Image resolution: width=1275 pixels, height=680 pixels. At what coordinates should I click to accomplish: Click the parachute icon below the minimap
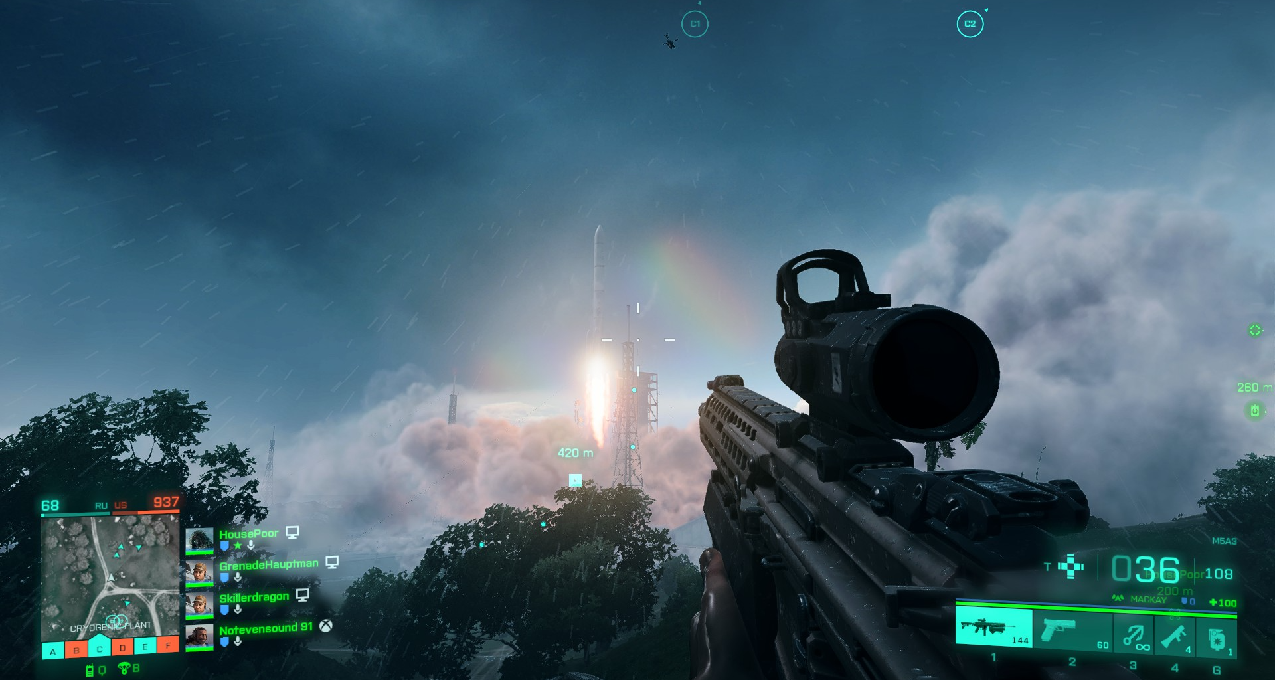pyautogui.click(x=123, y=669)
